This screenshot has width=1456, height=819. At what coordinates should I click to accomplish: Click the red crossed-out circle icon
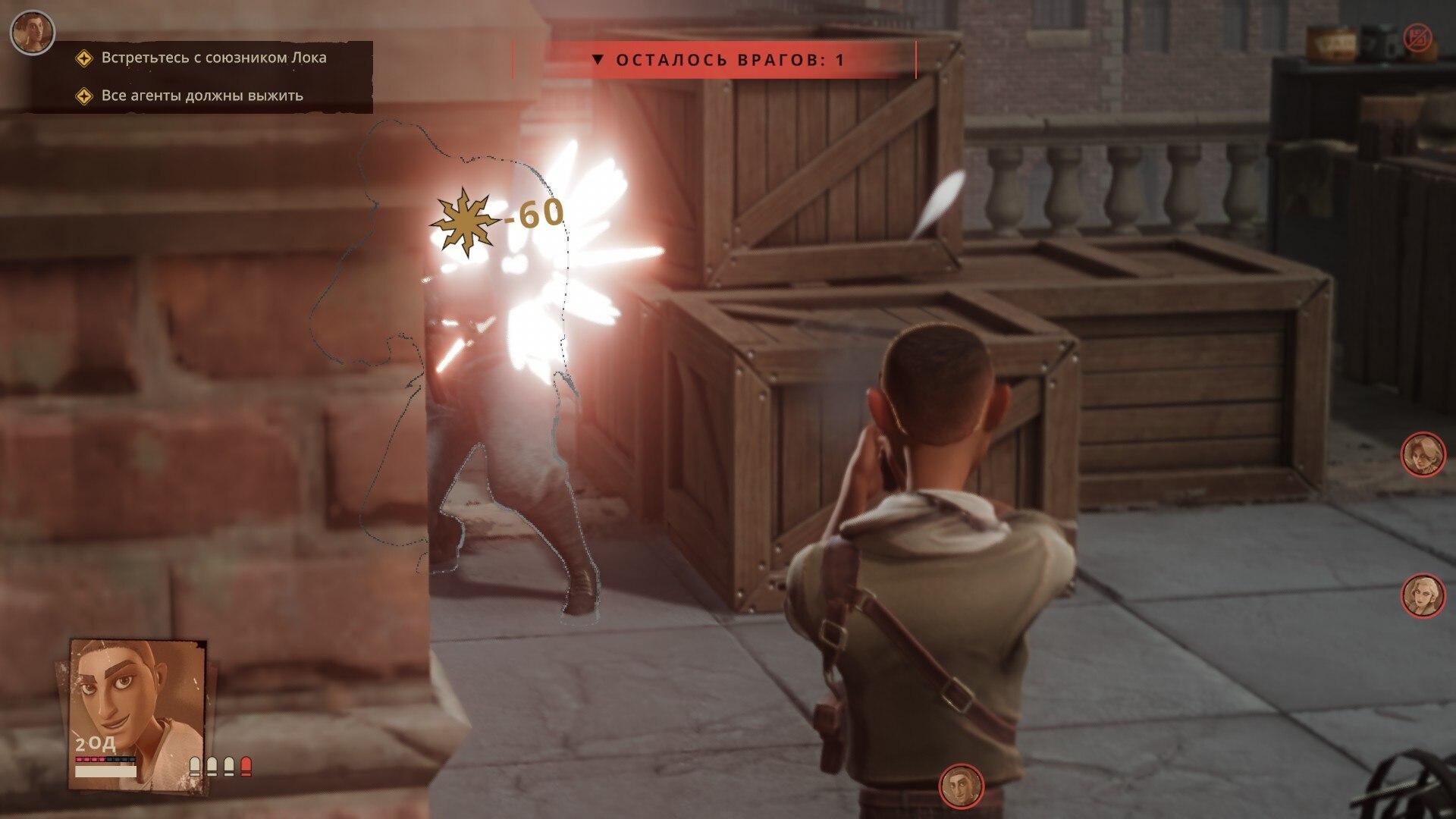tap(1417, 37)
